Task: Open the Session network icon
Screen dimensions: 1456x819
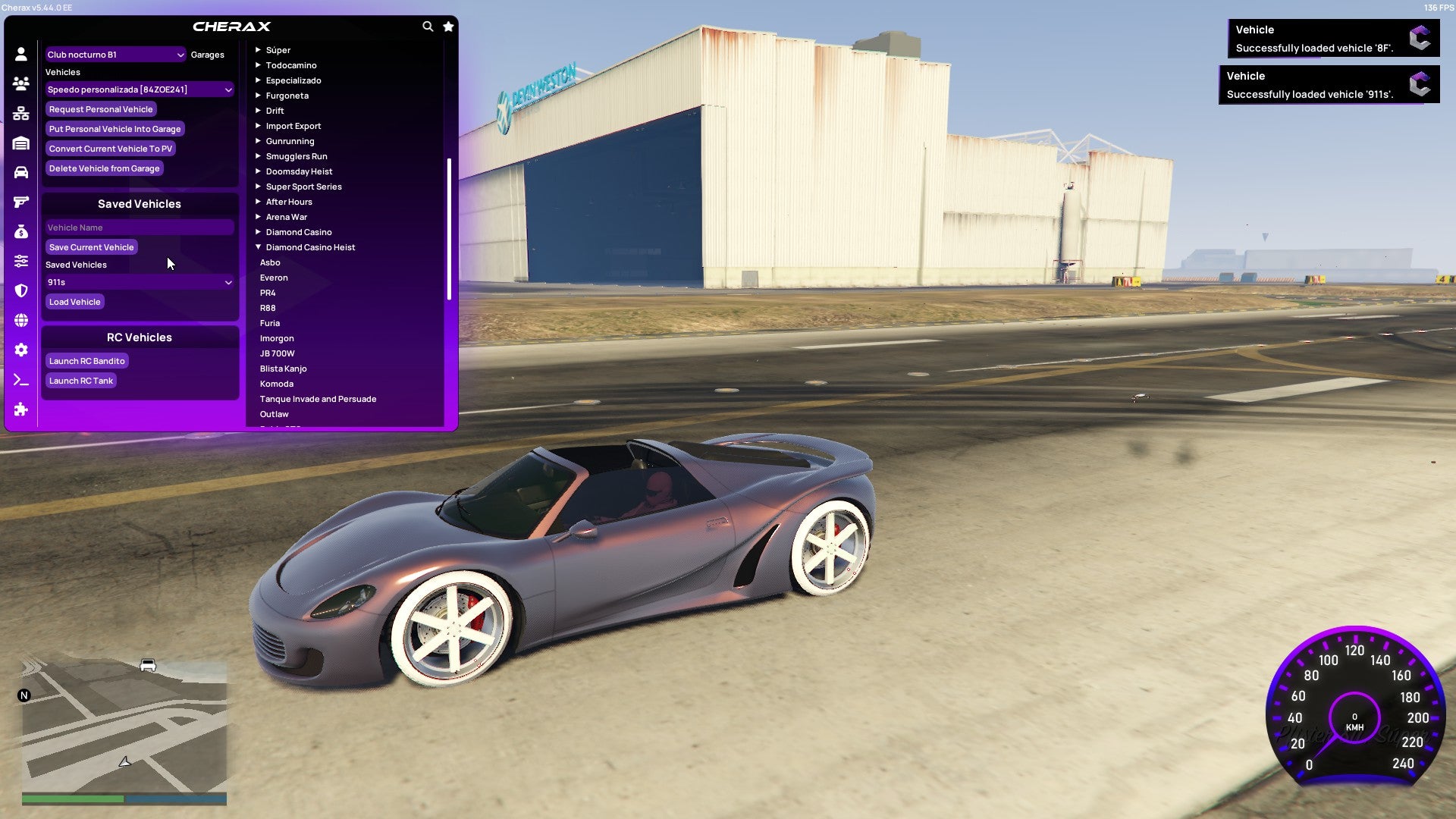Action: coord(20,111)
